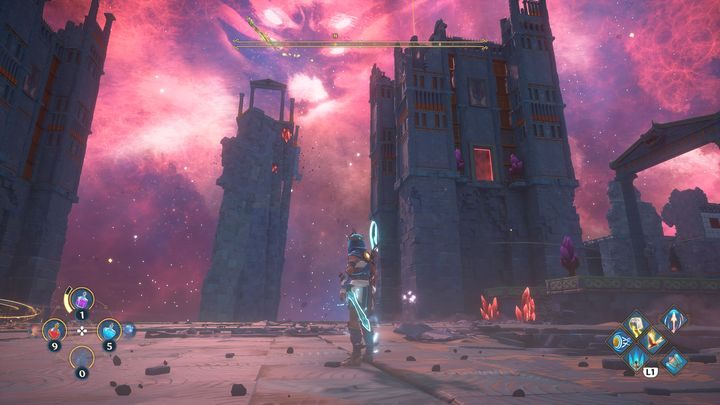Screen dimensions: 720x405
Task: Select the lower-right blue godly power icon
Action: [x=675, y=359]
